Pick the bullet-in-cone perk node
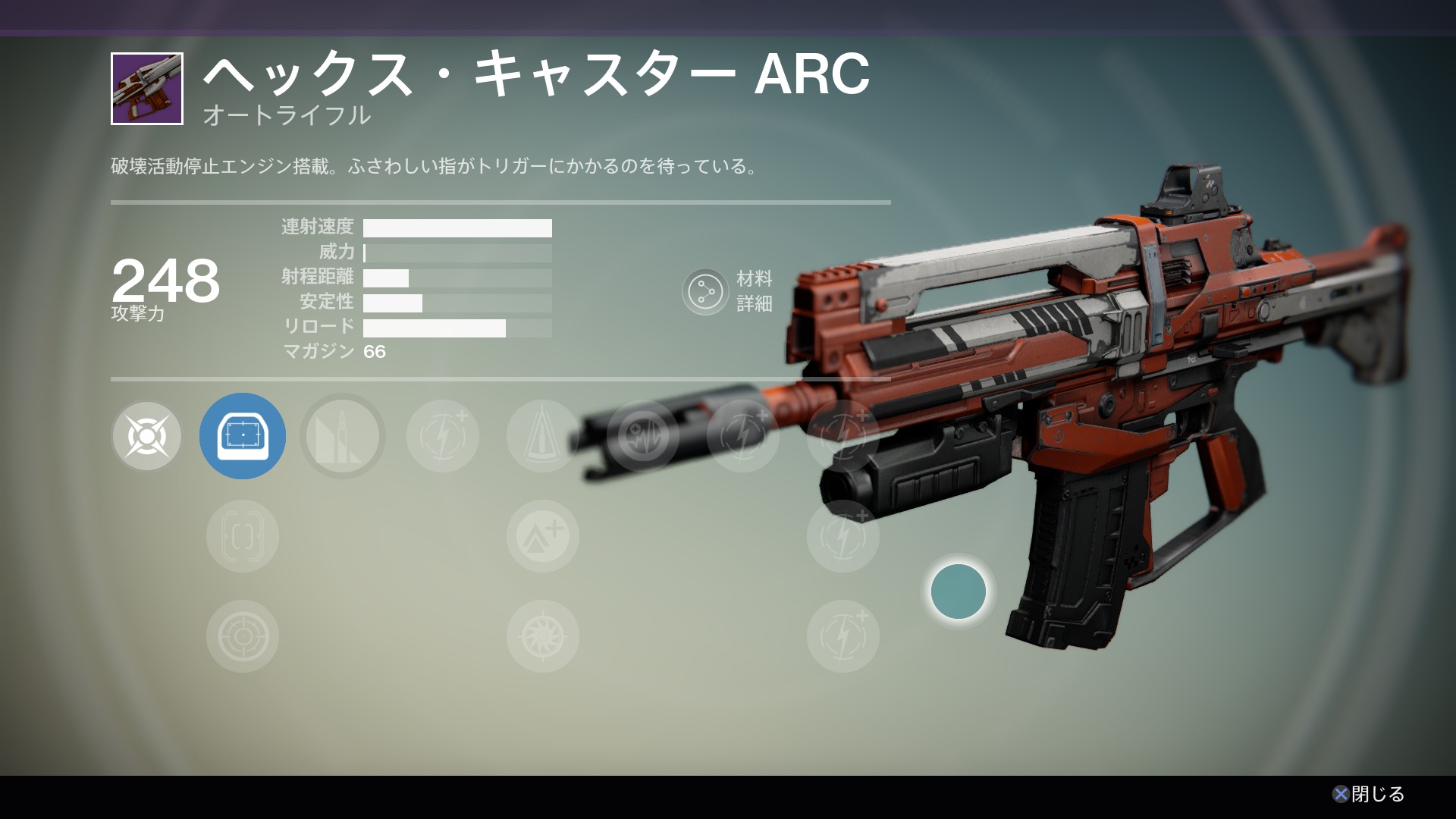The image size is (1456, 819). [x=543, y=436]
